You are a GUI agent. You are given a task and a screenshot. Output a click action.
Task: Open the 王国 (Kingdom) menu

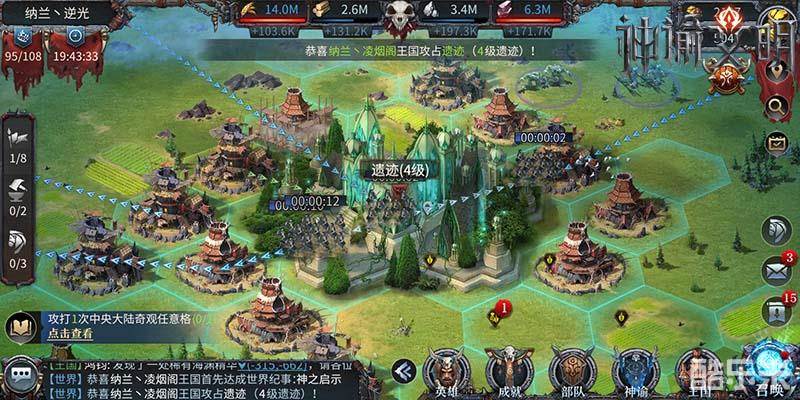695,366
